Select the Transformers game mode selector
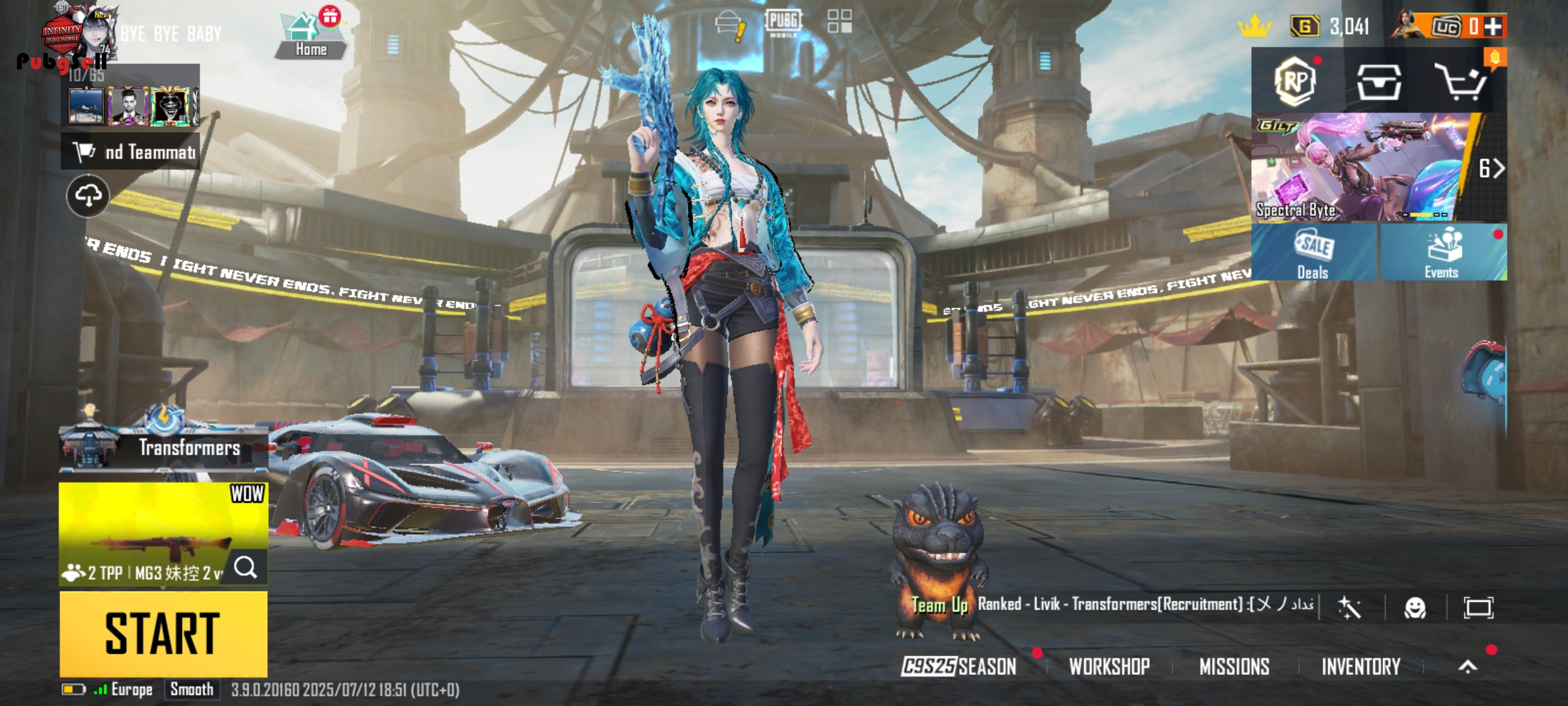 [163, 448]
